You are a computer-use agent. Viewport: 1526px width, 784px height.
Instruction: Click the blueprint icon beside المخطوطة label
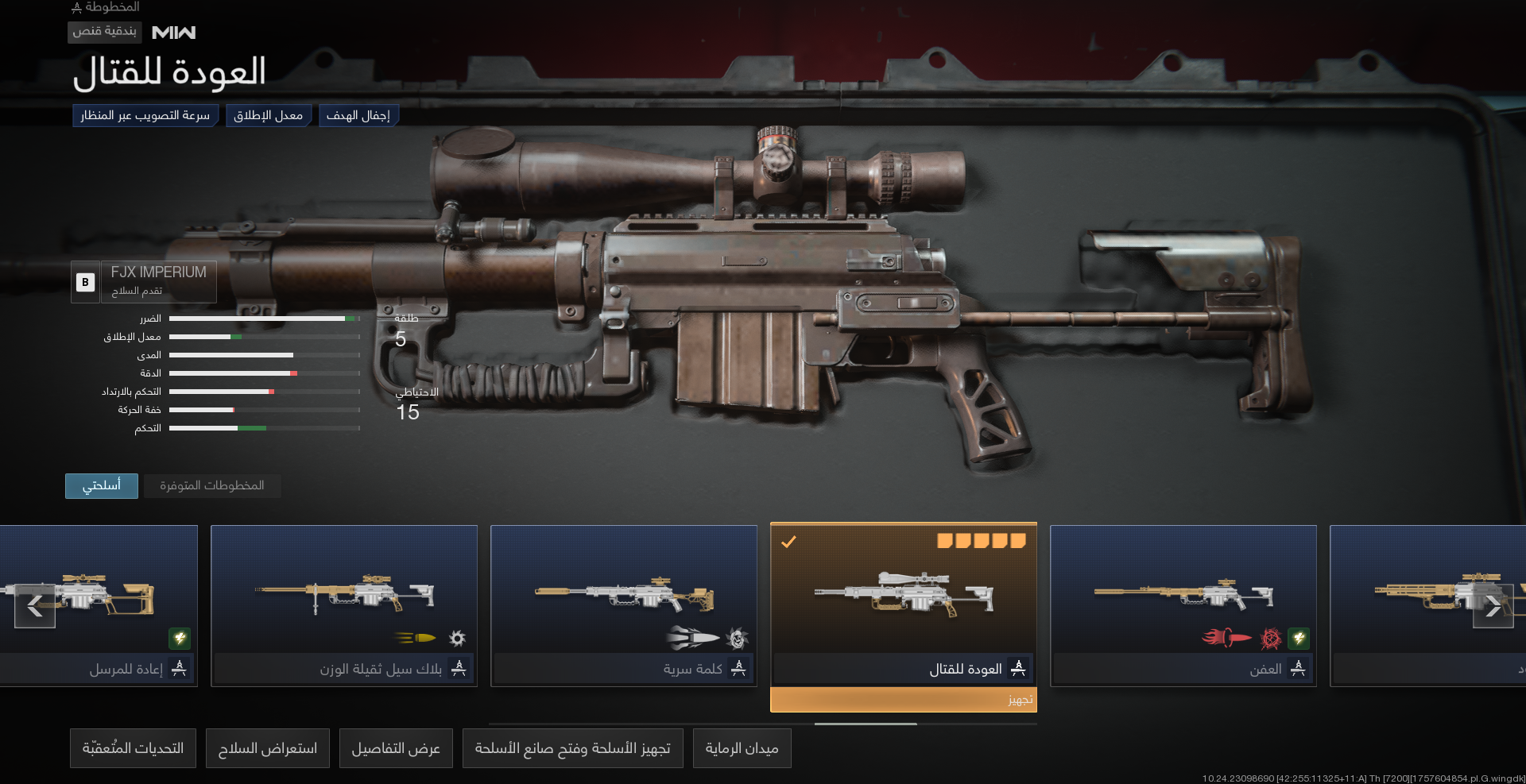(x=76, y=8)
